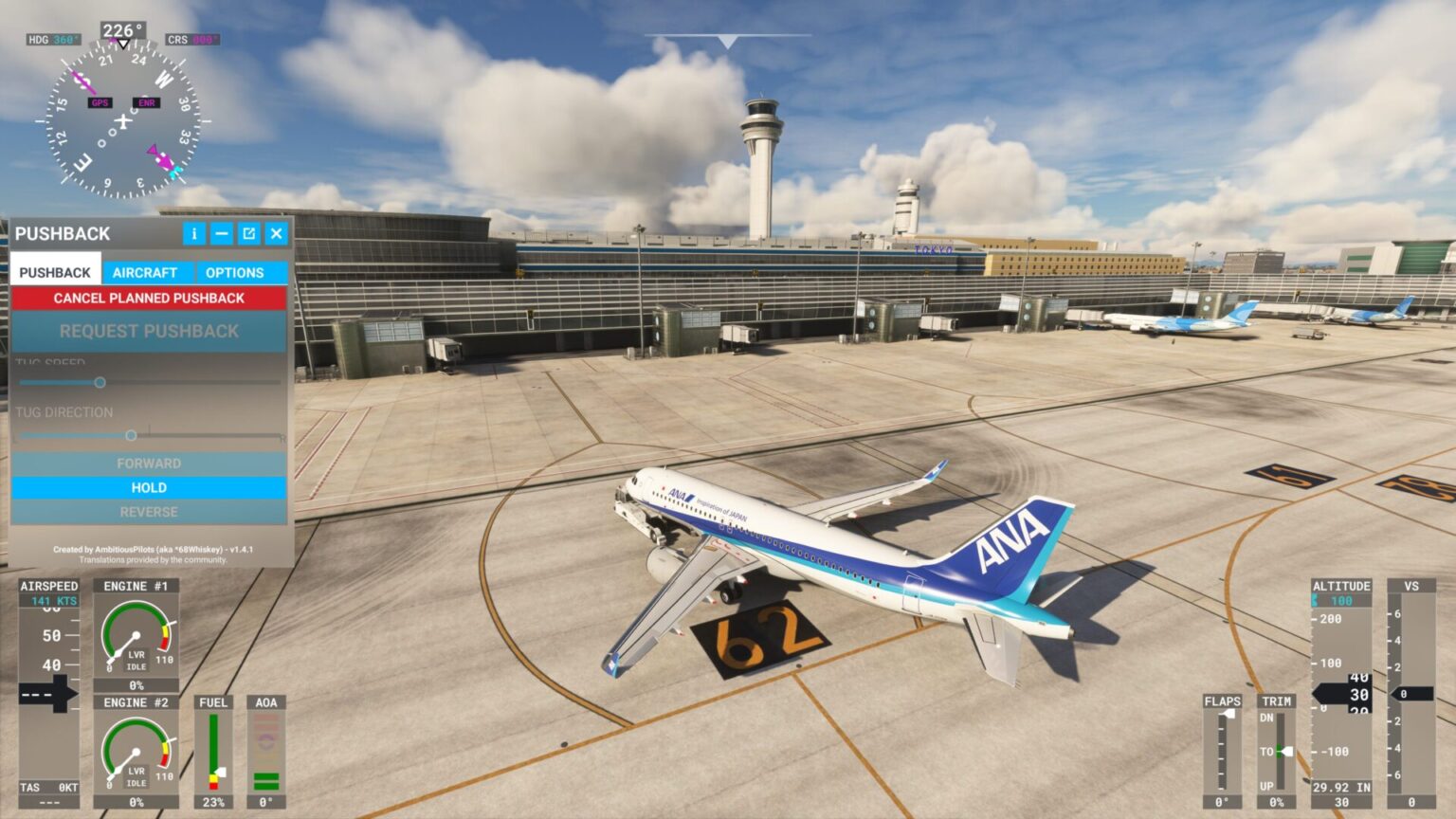Enable Forward tug movement
This screenshot has height=819, width=1456.
click(x=149, y=463)
